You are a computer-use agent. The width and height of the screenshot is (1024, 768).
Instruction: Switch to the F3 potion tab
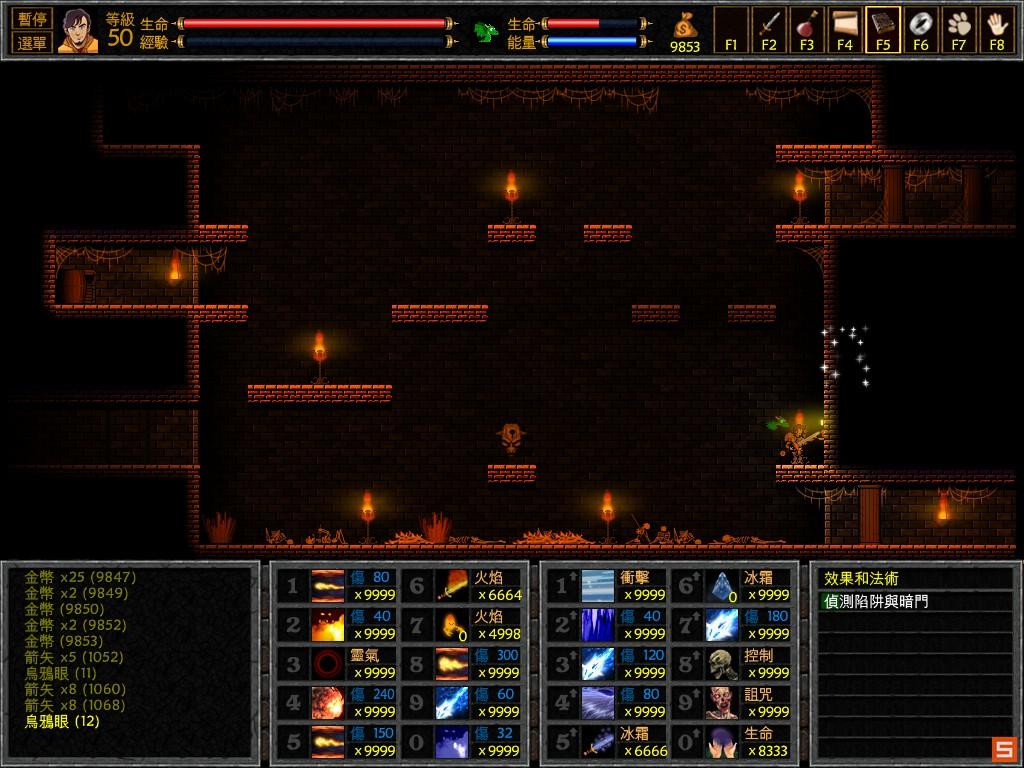coord(807,29)
